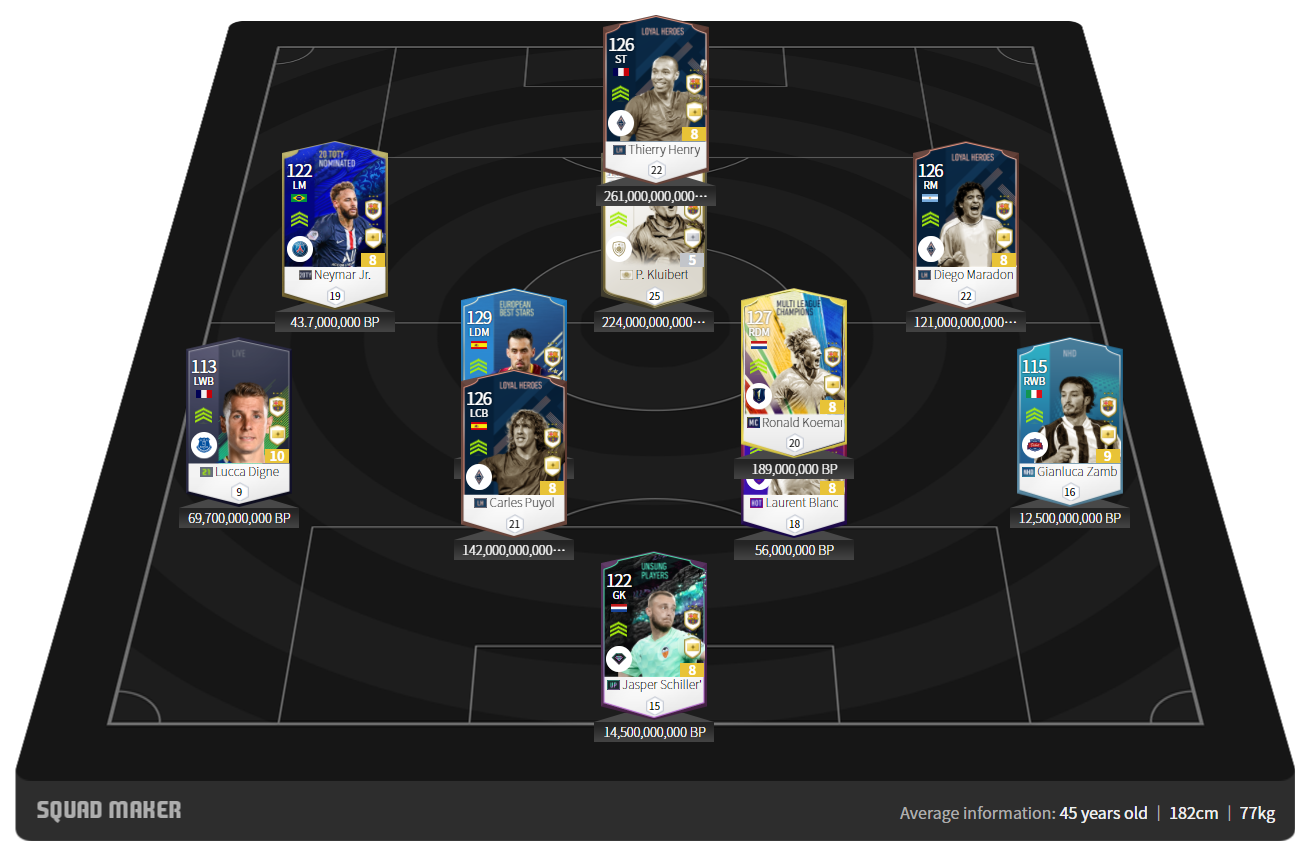1310x844 pixels.
Task: Pick the Jasper Cillessen goalkeeper card
Action: [x=654, y=630]
